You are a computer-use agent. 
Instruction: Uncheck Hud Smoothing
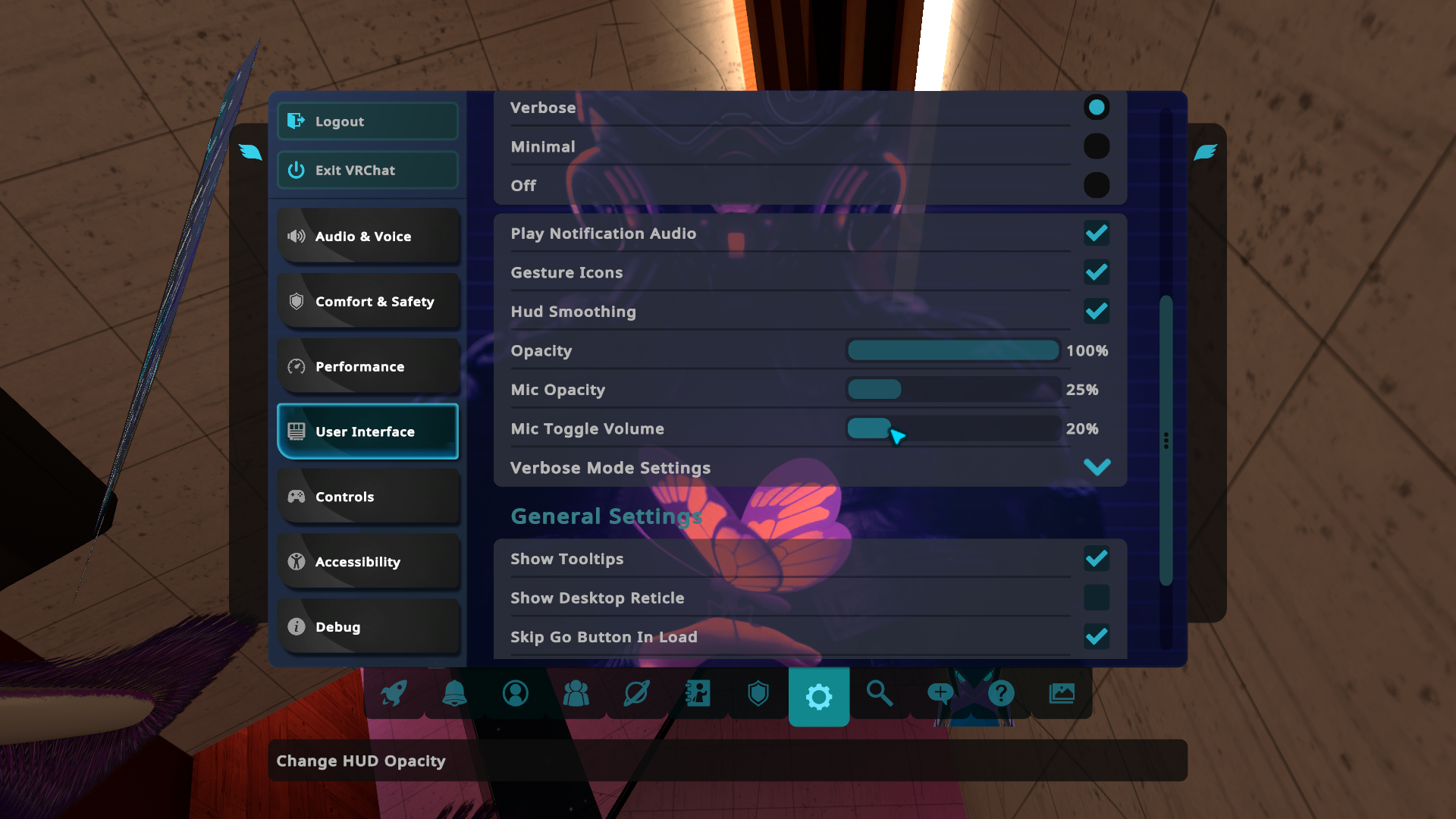click(x=1096, y=312)
